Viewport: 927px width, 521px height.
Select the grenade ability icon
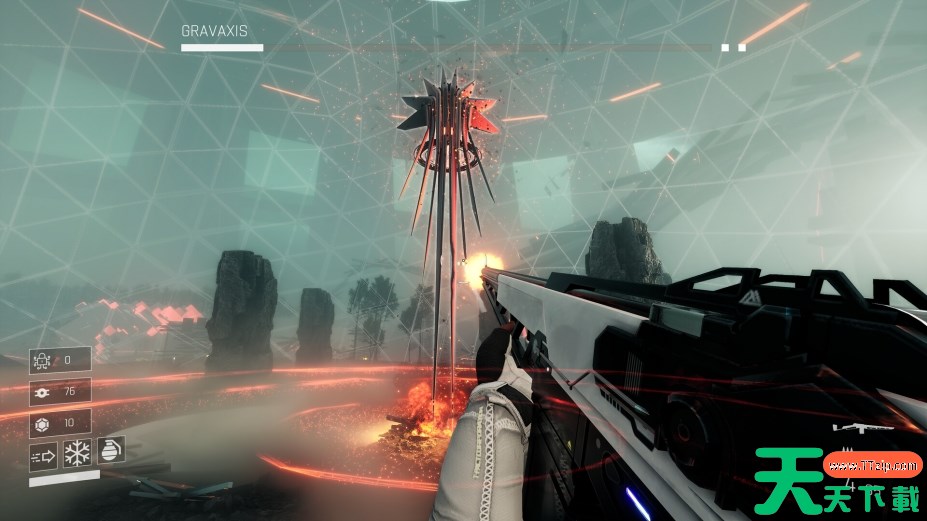(x=109, y=452)
